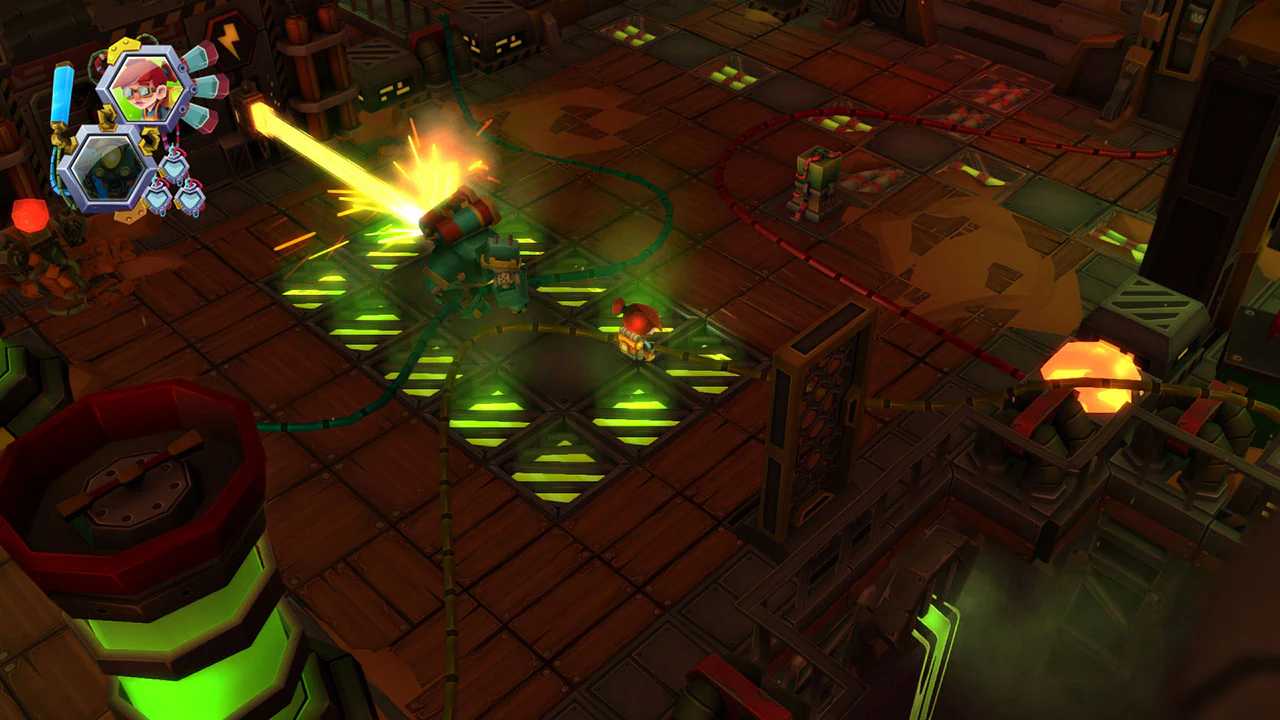Click the lowest dangling heart charm
Viewport: 1280px width, 720px height.
click(x=190, y=200)
